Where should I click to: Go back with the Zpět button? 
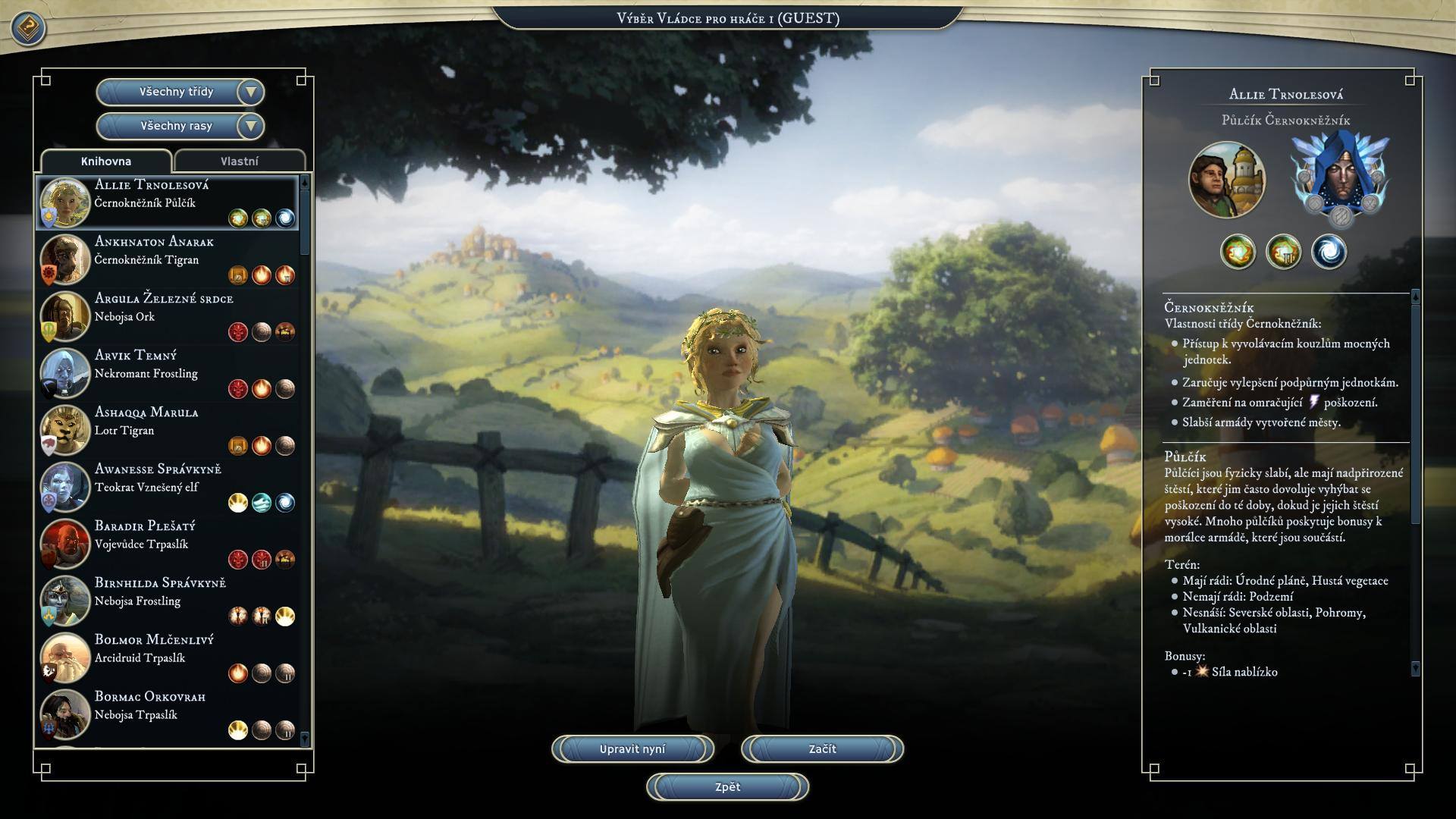click(x=727, y=787)
